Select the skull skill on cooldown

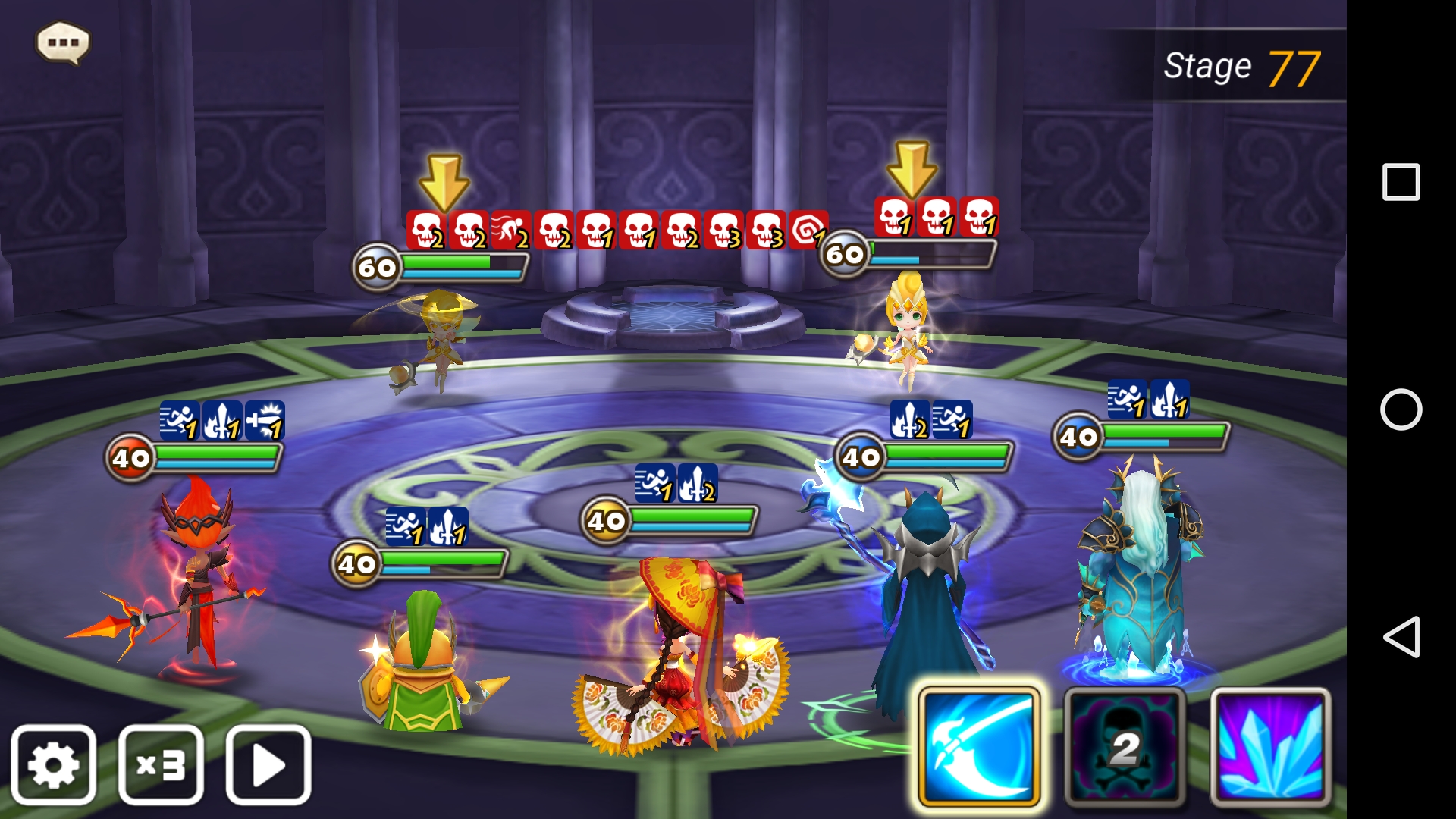tap(1125, 747)
